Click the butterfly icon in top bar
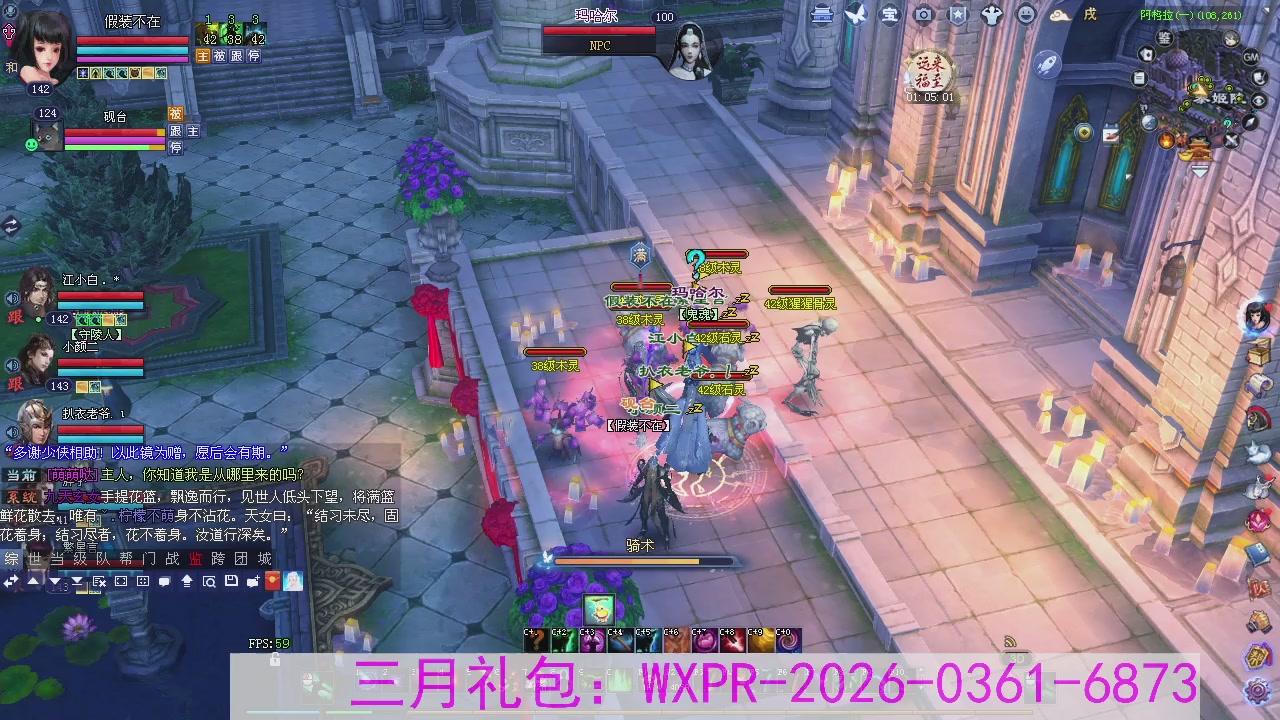Image resolution: width=1280 pixels, height=720 pixels. pos(856,15)
